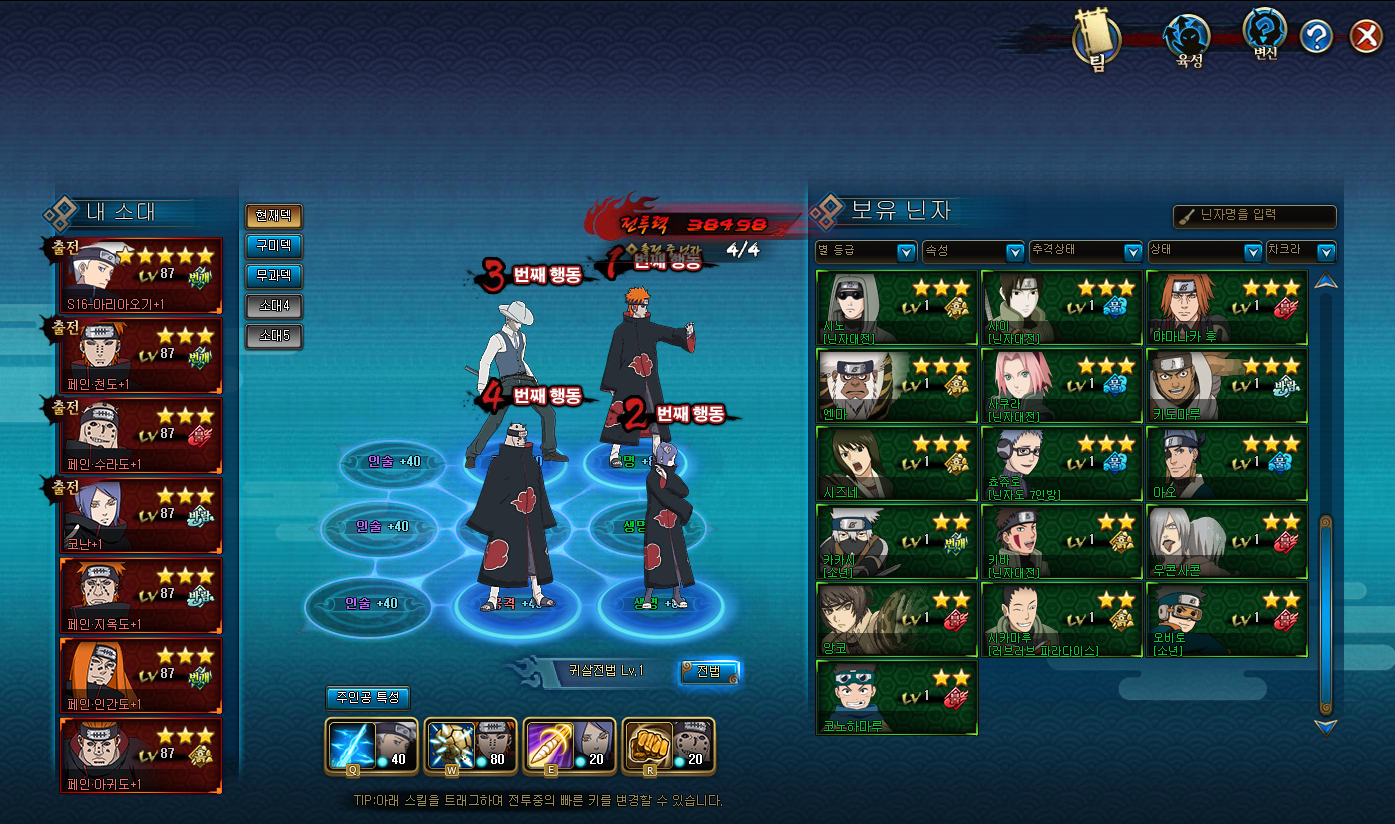Open the 차크라 chakra filter dropdown

pyautogui.click(x=1300, y=251)
